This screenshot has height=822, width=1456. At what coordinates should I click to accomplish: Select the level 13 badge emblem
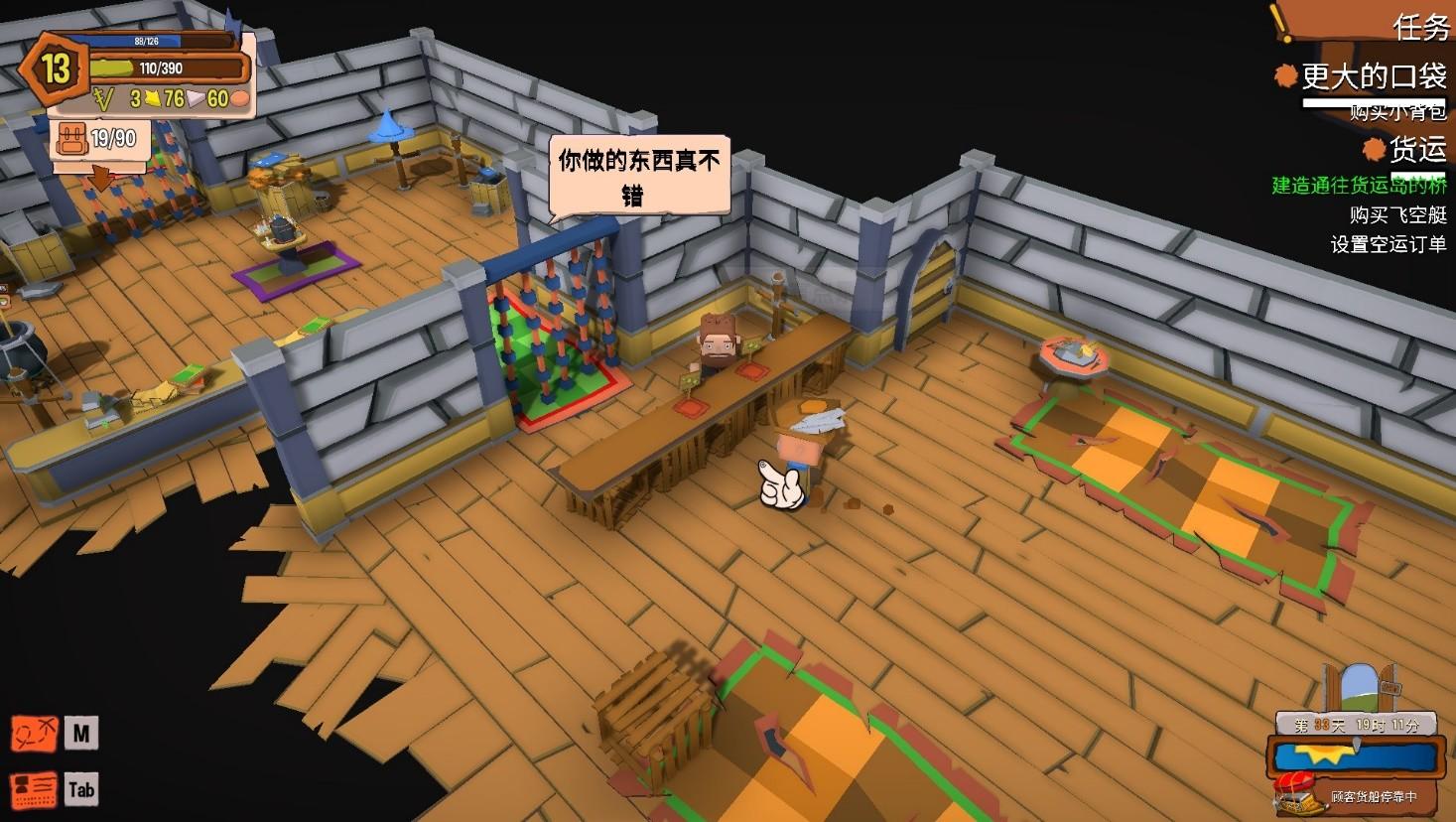[57, 69]
